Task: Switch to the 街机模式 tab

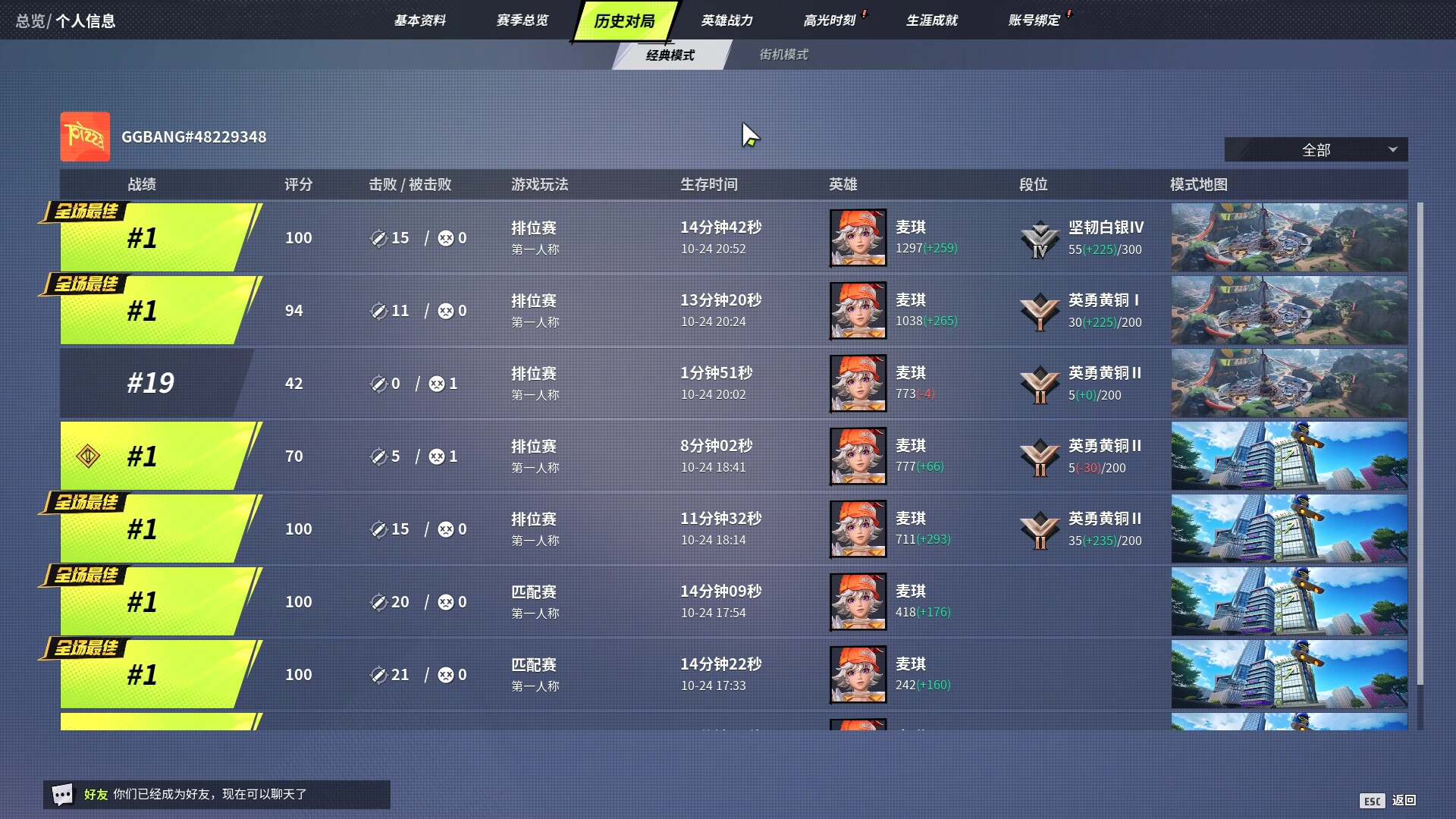Action: click(784, 54)
